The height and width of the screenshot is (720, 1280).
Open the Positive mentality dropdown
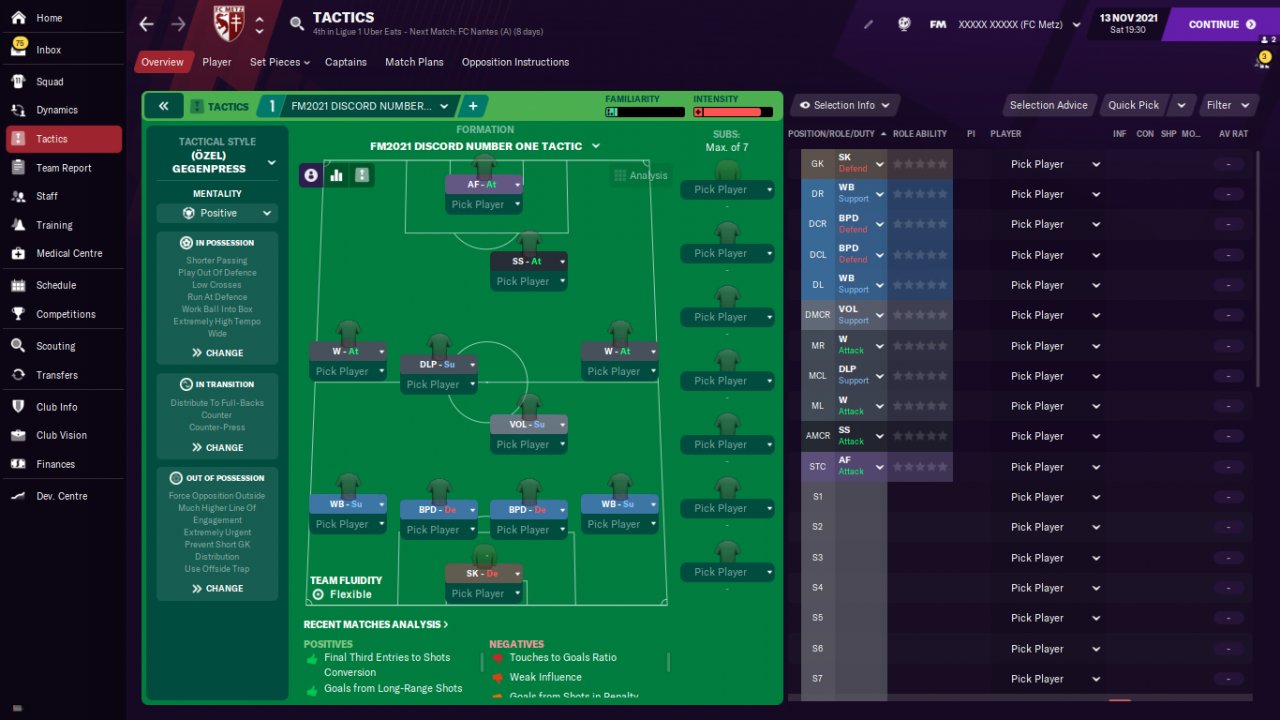point(217,213)
